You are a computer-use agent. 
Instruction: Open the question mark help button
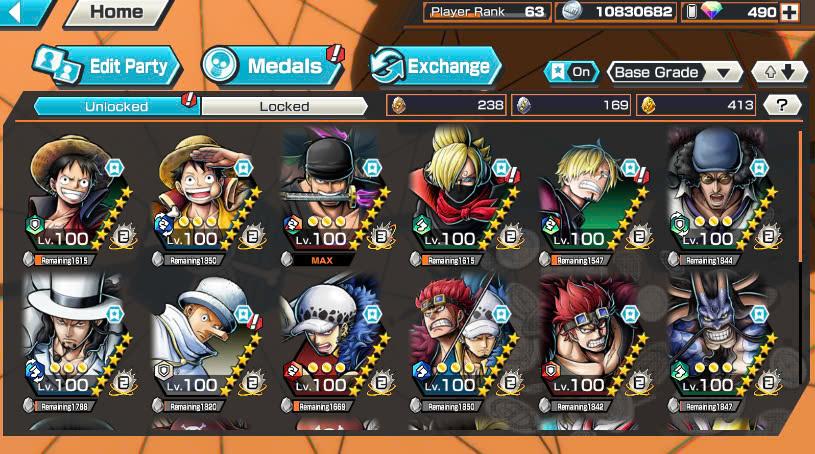click(782, 105)
